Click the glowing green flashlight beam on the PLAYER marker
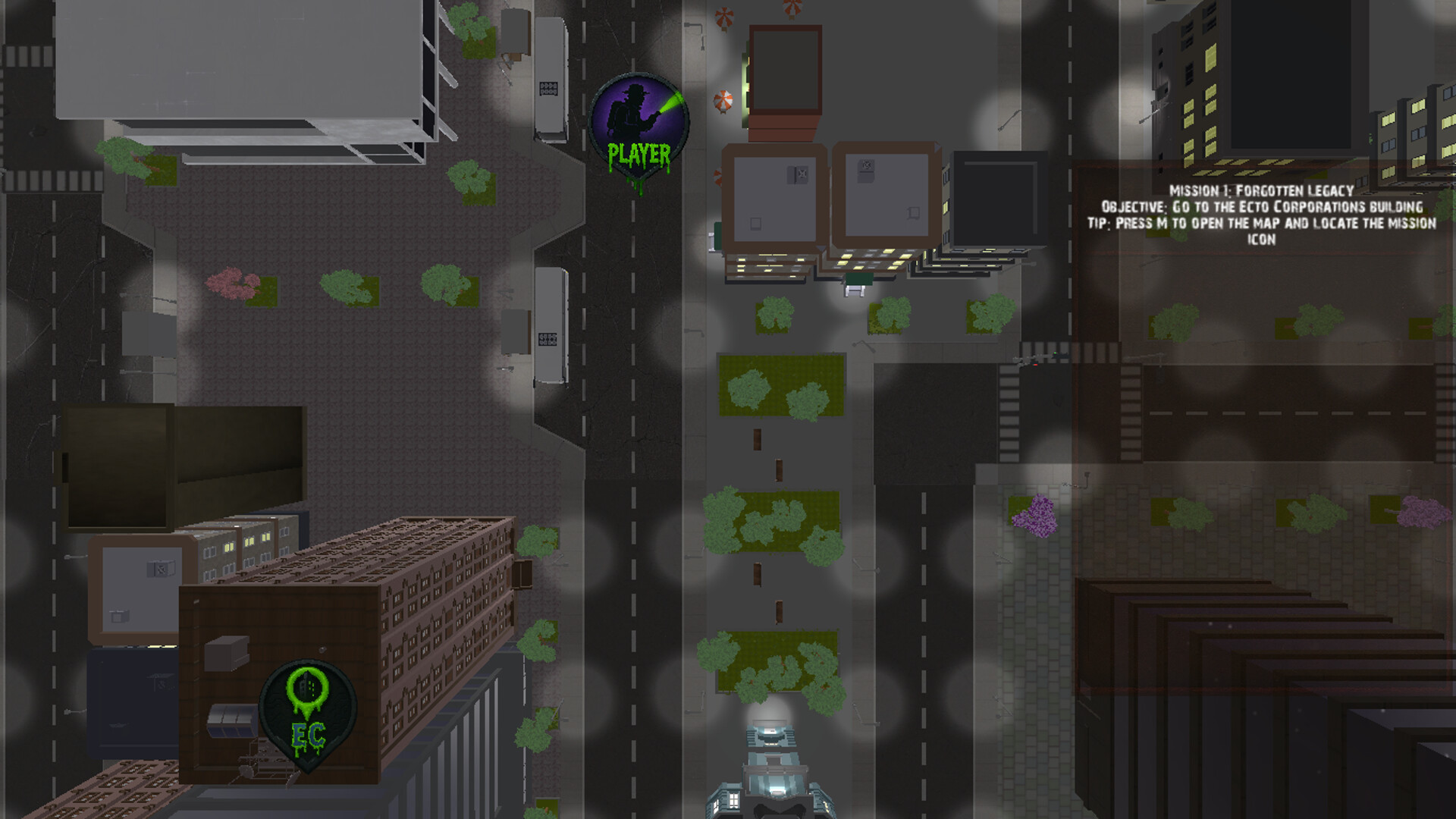This screenshot has height=819, width=1456. pyautogui.click(x=671, y=102)
